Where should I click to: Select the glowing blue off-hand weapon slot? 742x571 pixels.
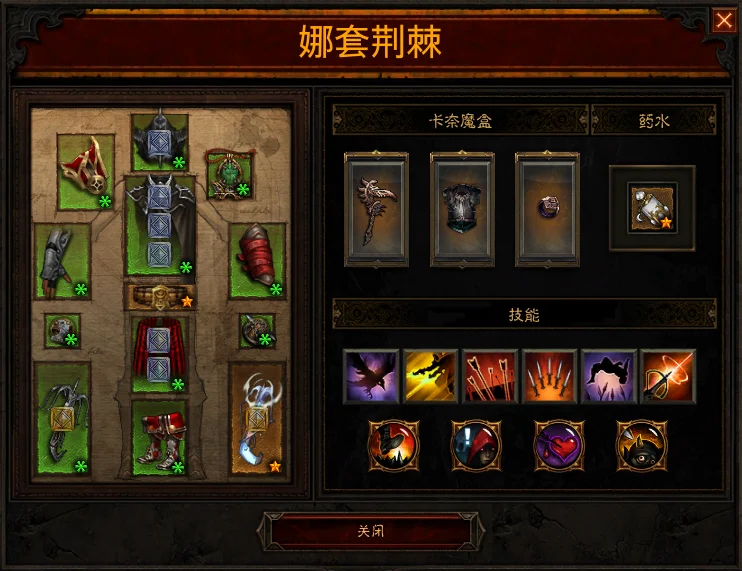click(x=257, y=418)
